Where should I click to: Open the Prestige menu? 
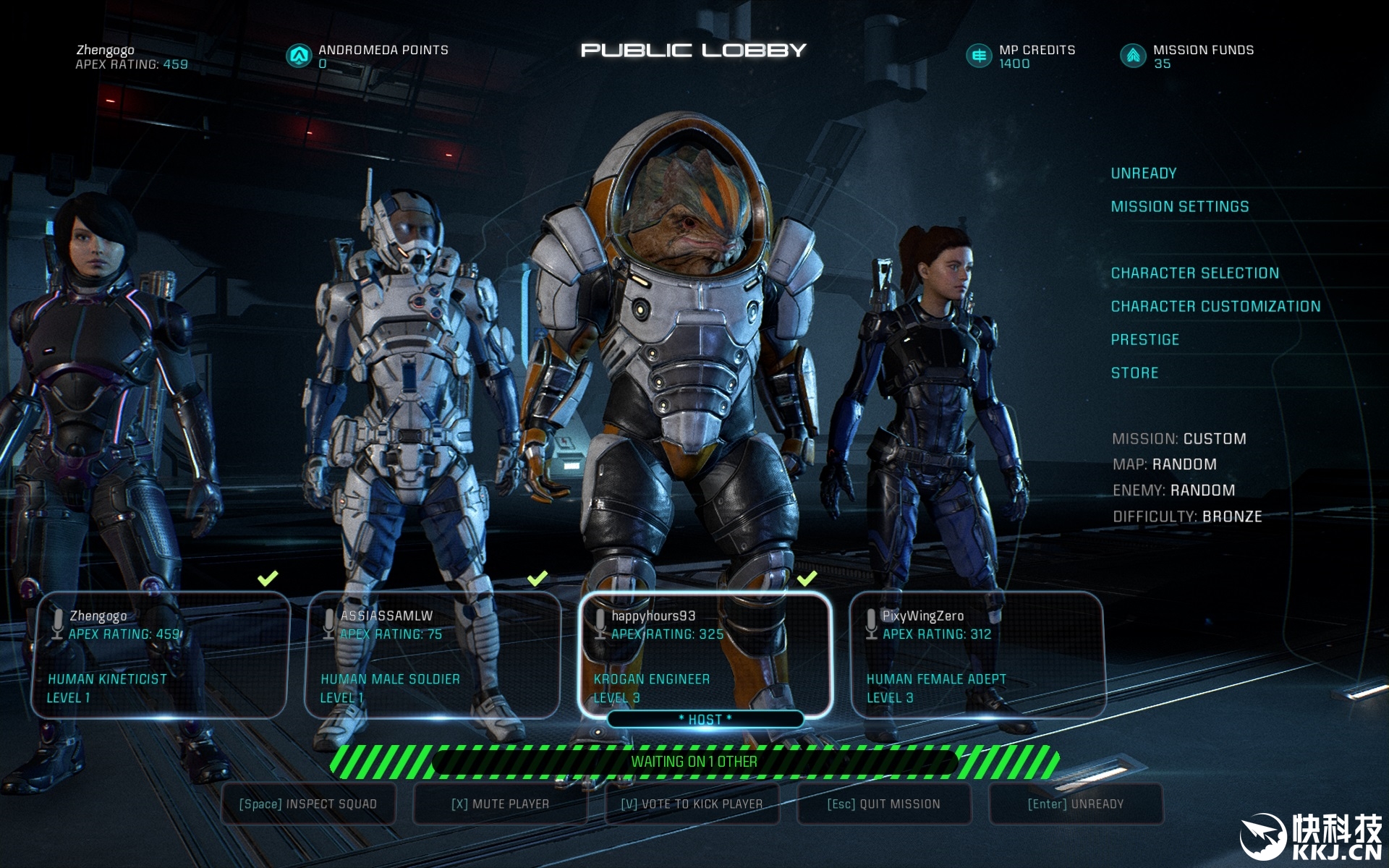[x=1144, y=340]
